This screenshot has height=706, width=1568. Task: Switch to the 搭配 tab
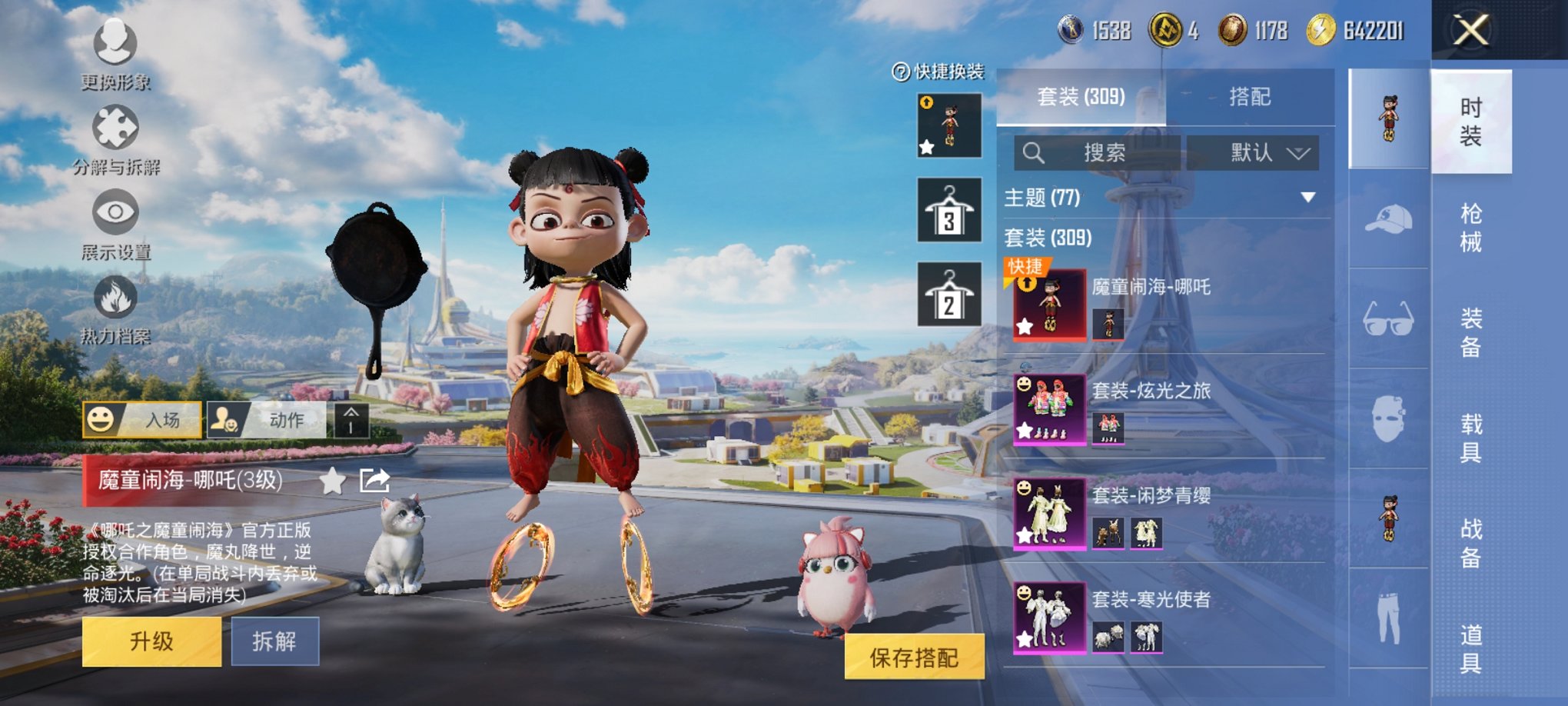pyautogui.click(x=1250, y=97)
